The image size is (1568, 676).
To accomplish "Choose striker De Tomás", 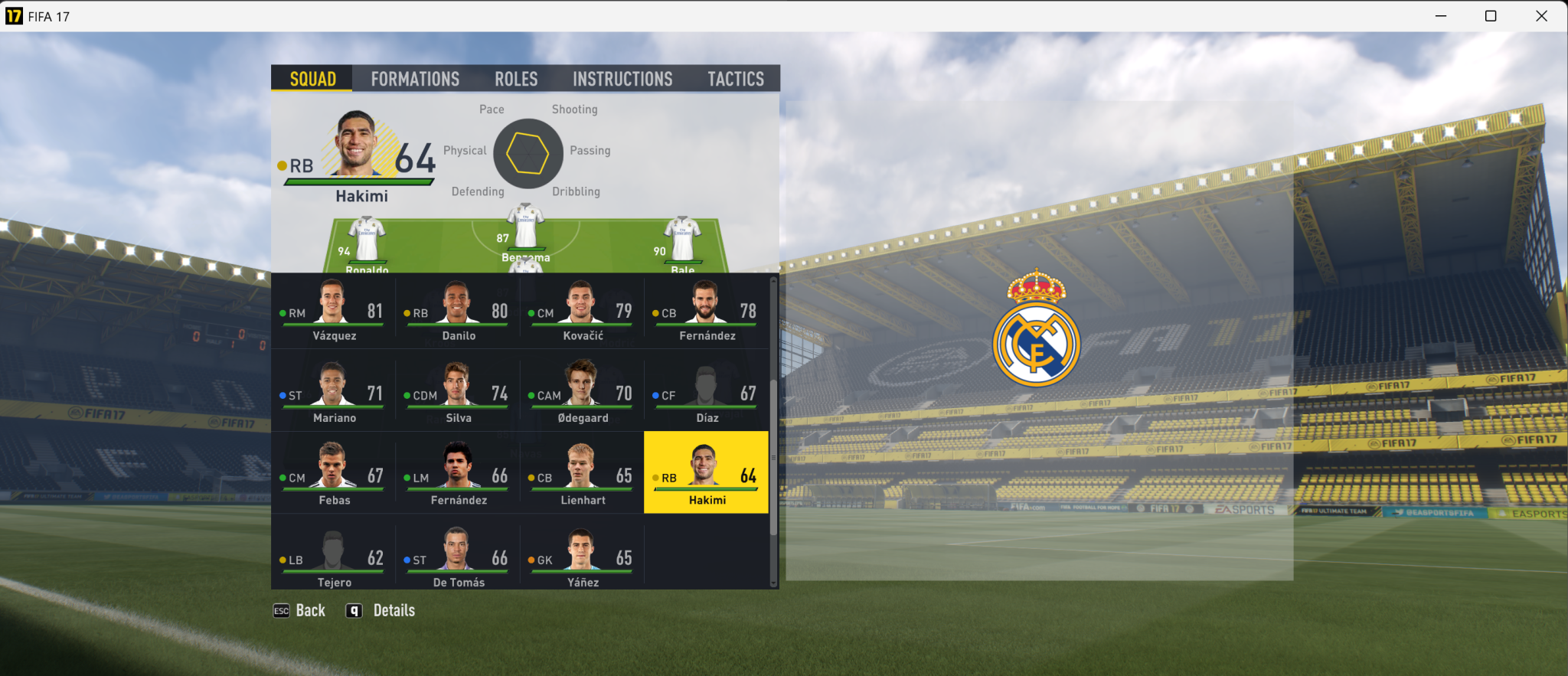I will pos(458,559).
